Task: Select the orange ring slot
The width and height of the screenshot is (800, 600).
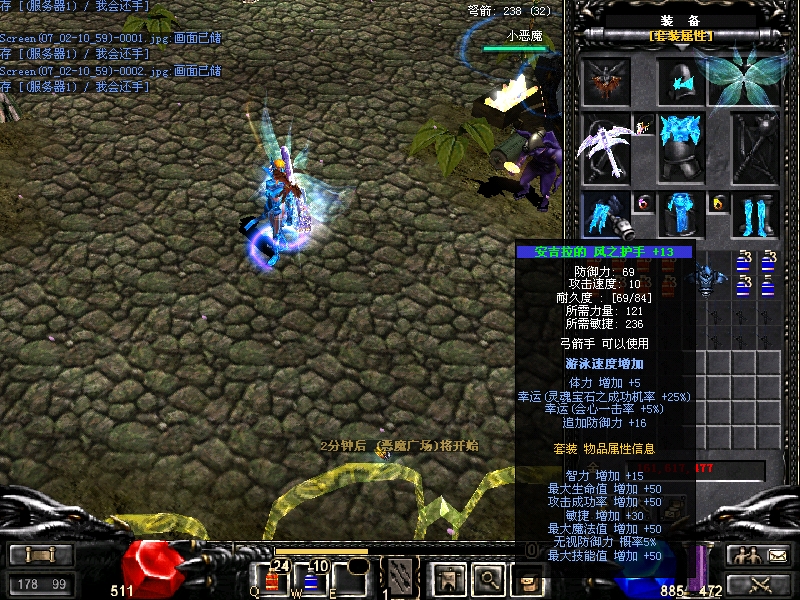Action: click(x=718, y=203)
